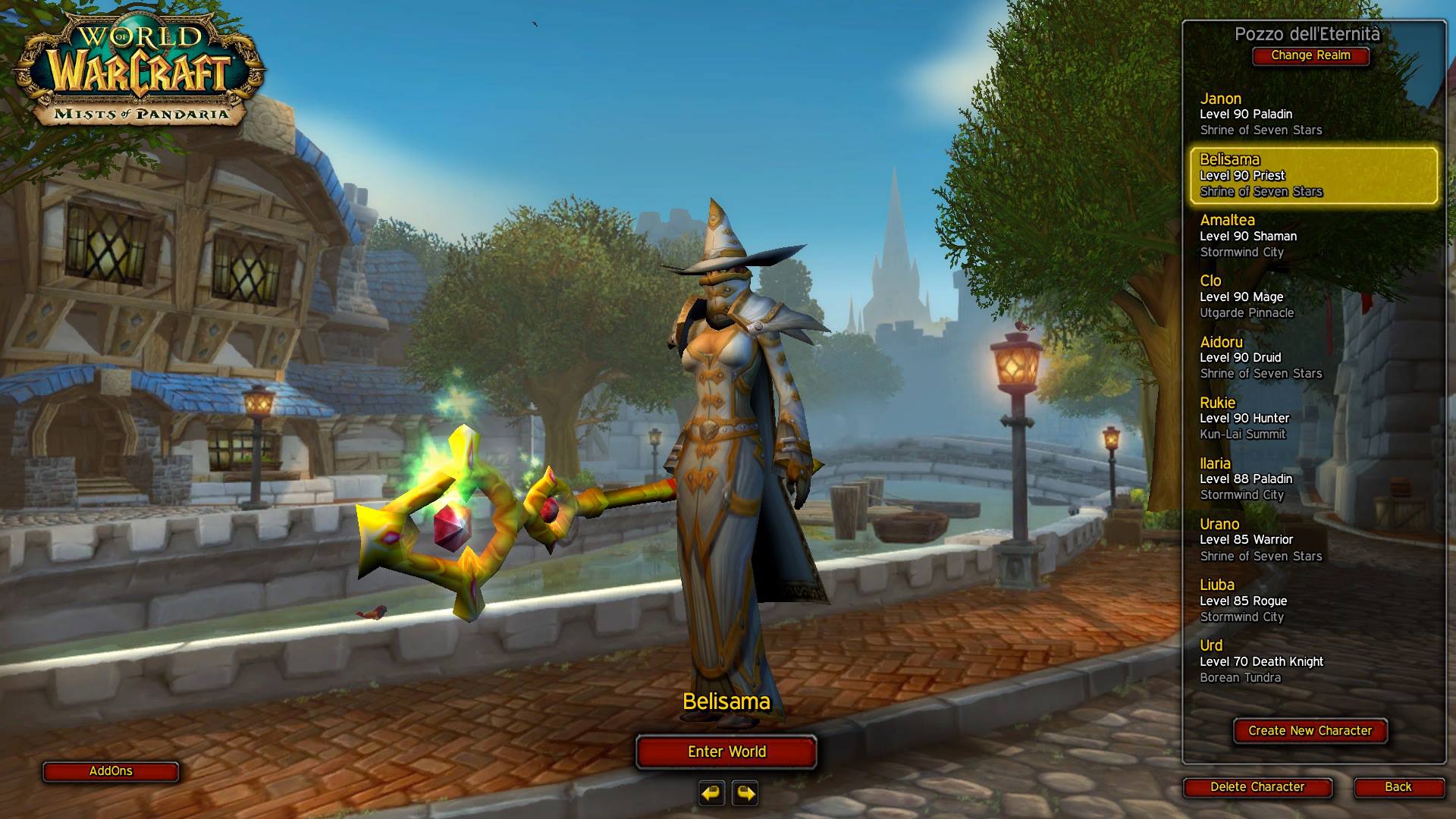Viewport: 1456px width, 819px height.
Task: Open the AddOns list
Action: coord(111,771)
